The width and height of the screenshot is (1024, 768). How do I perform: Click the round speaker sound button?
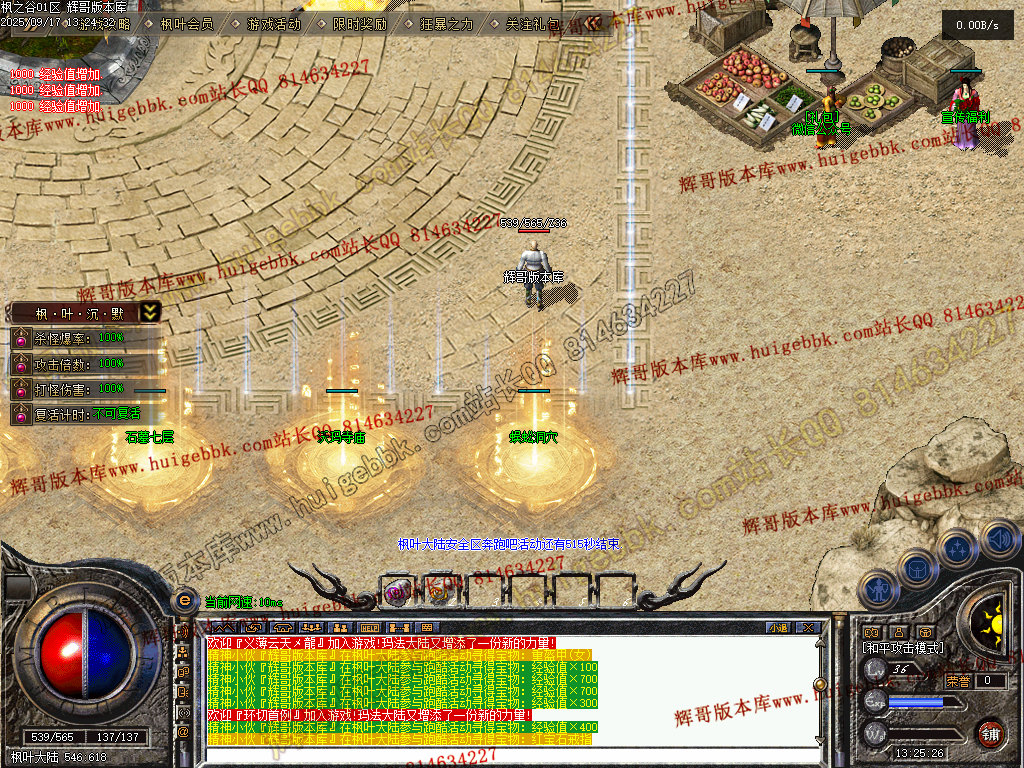[999, 540]
